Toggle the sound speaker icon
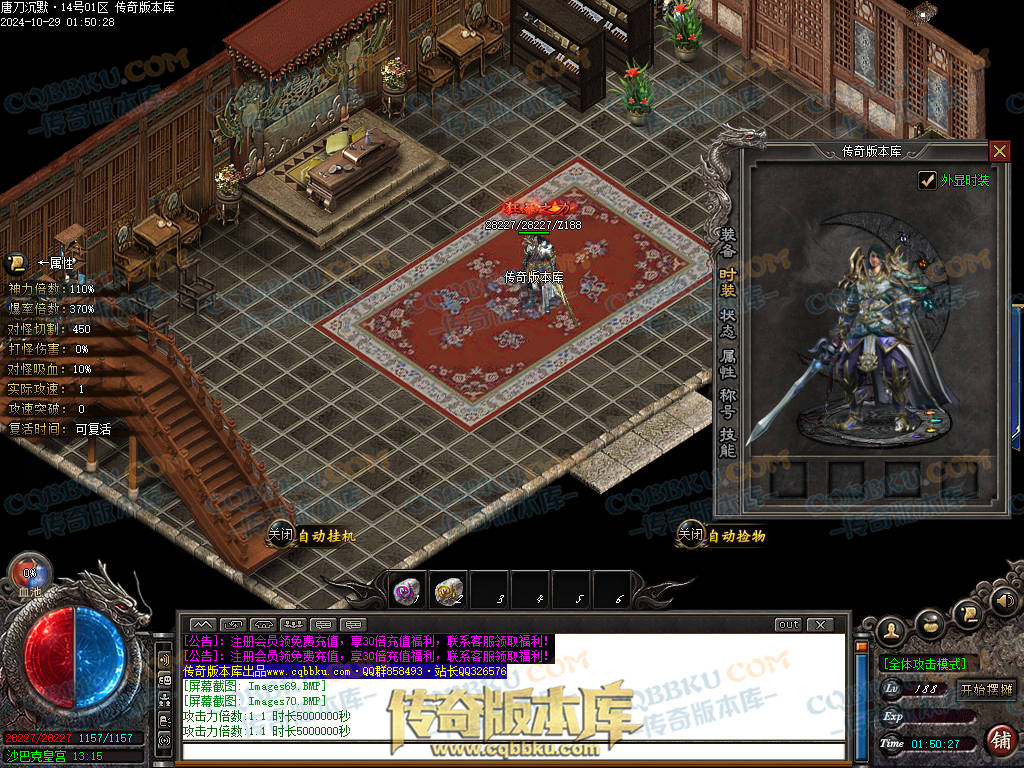Viewport: 1024px width, 768px height. pyautogui.click(x=1004, y=601)
